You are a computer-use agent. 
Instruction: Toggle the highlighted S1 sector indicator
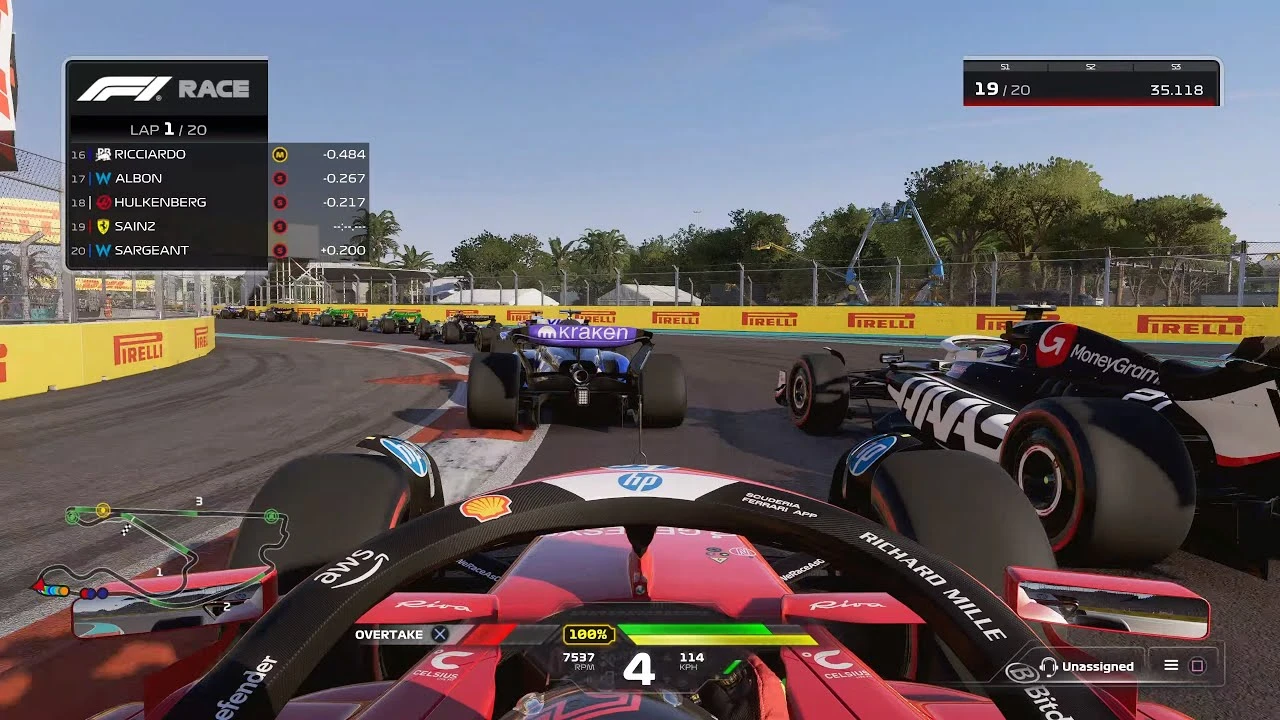1005,67
